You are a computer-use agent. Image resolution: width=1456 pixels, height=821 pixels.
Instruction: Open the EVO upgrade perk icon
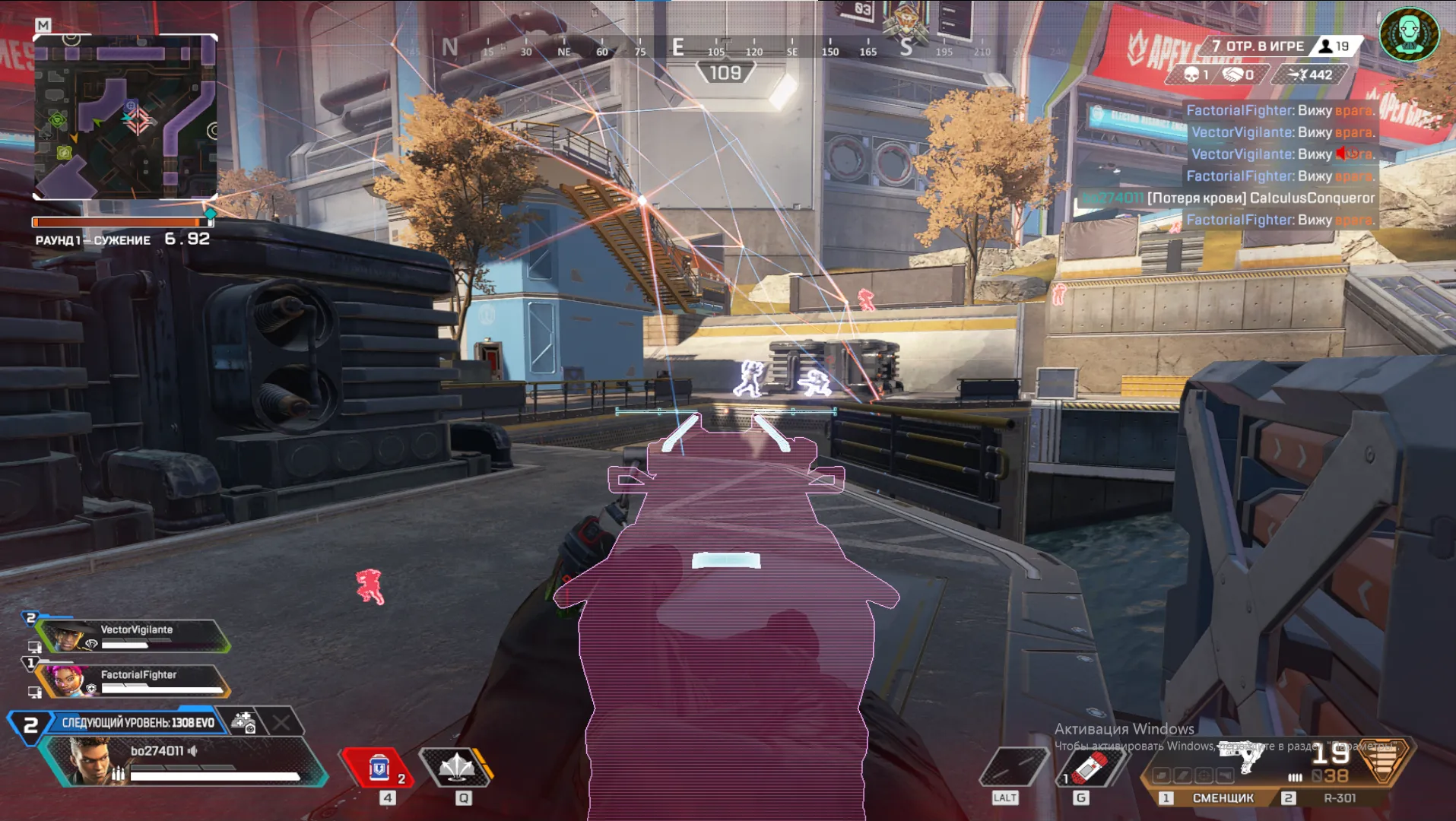(243, 722)
